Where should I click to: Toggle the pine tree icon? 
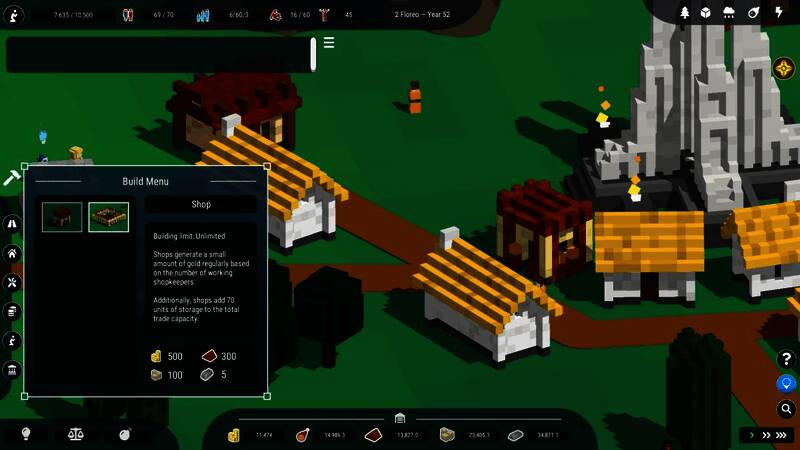tap(686, 13)
